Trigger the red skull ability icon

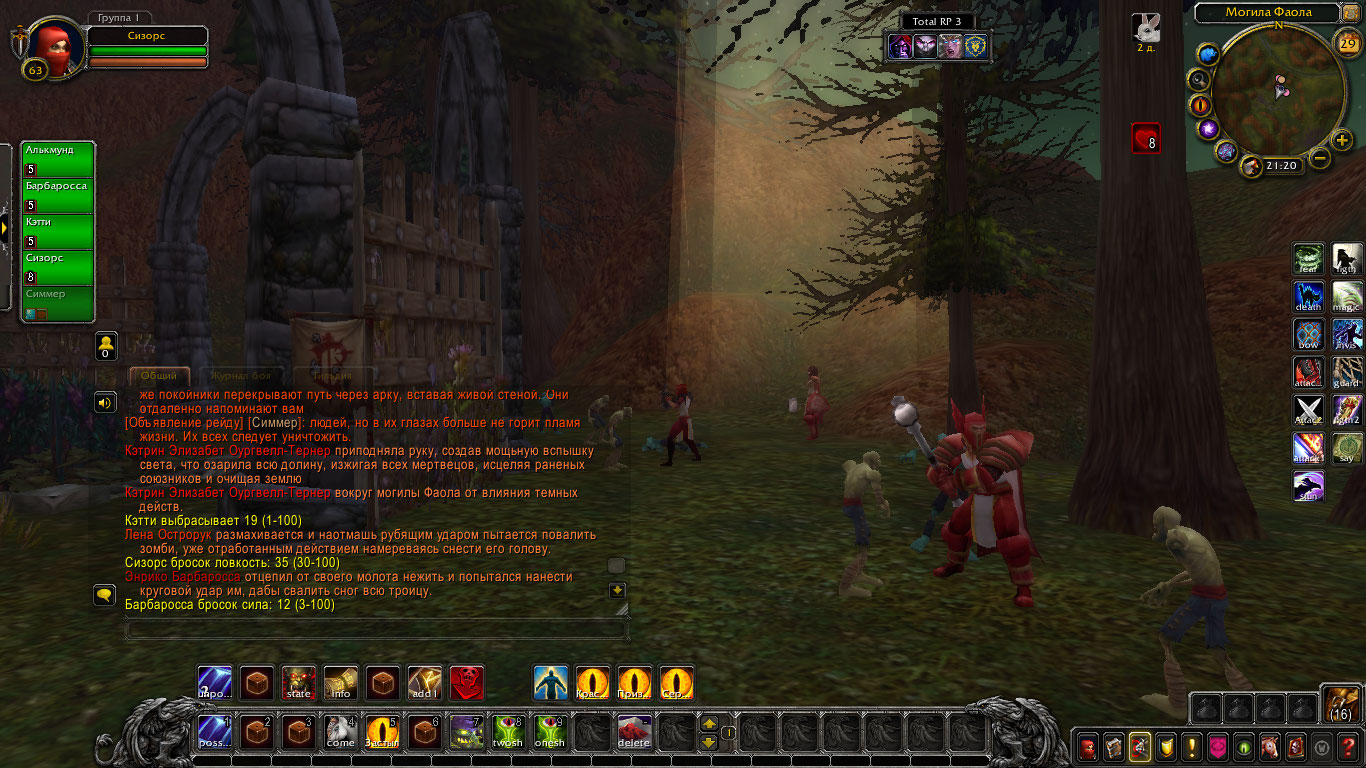point(467,683)
